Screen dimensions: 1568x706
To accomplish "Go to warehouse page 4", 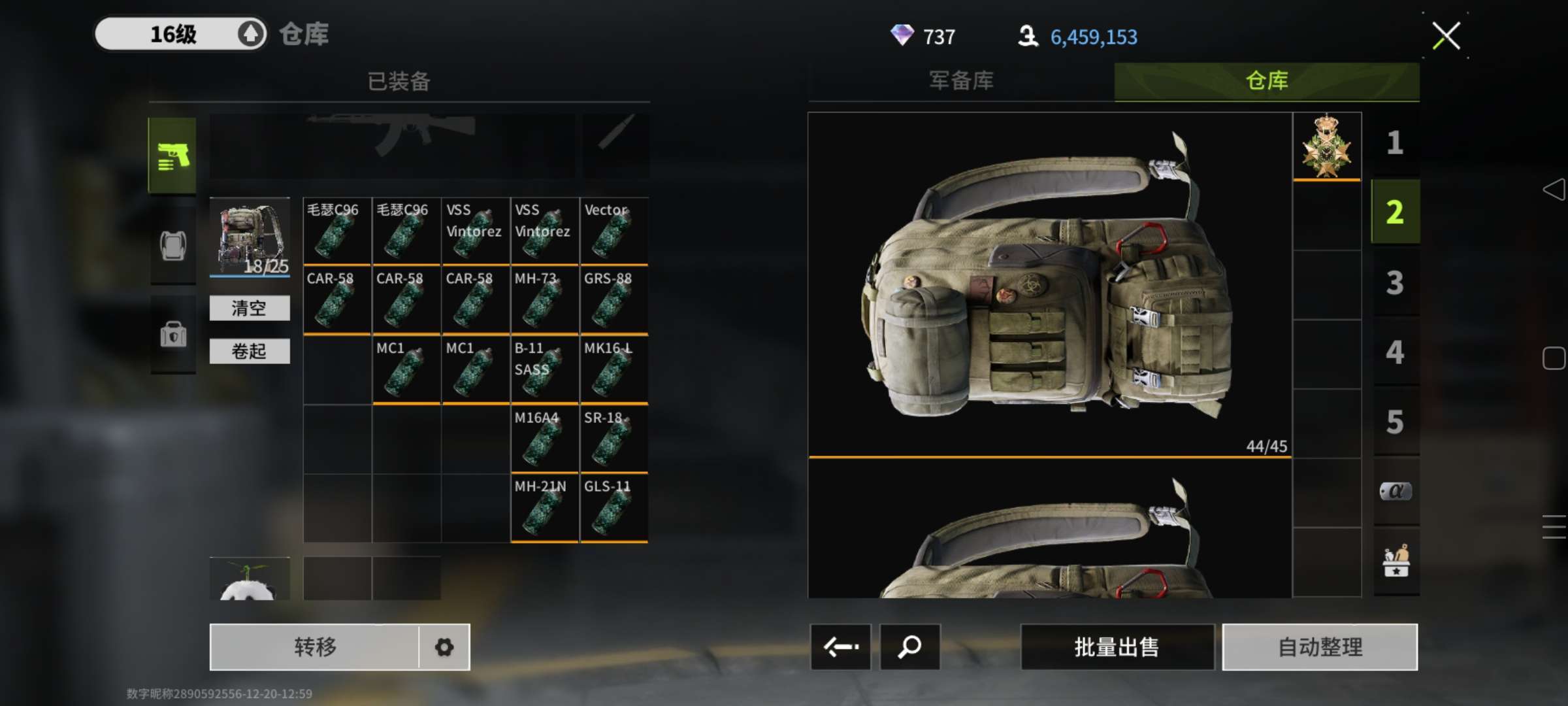I will [x=1395, y=352].
